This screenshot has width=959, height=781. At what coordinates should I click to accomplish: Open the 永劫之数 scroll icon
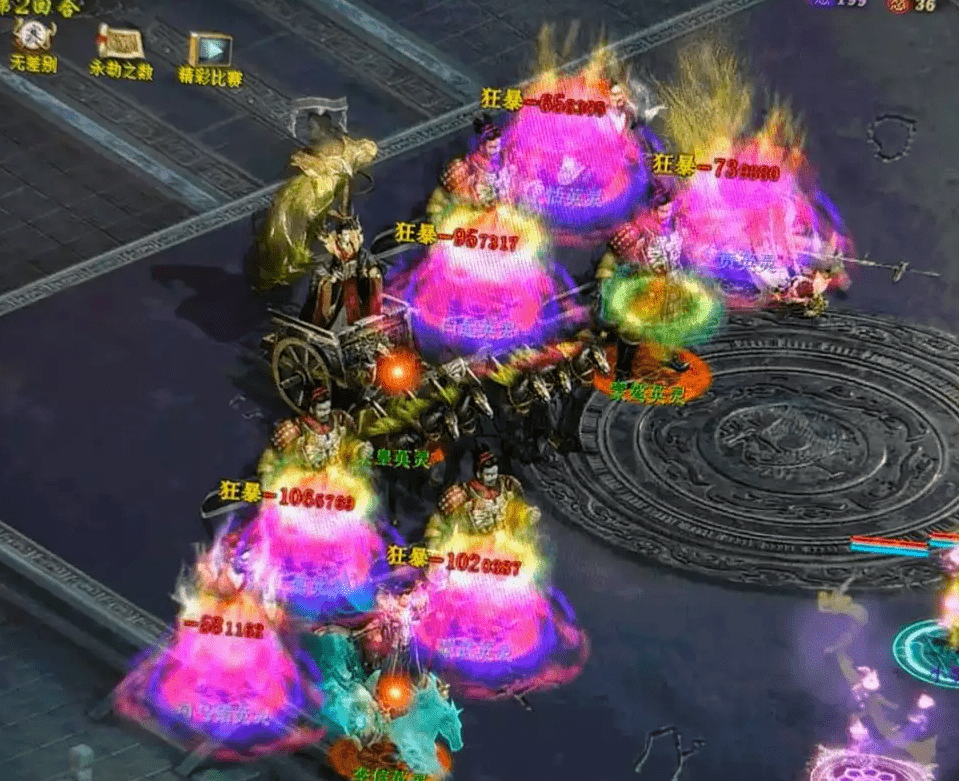tap(119, 43)
